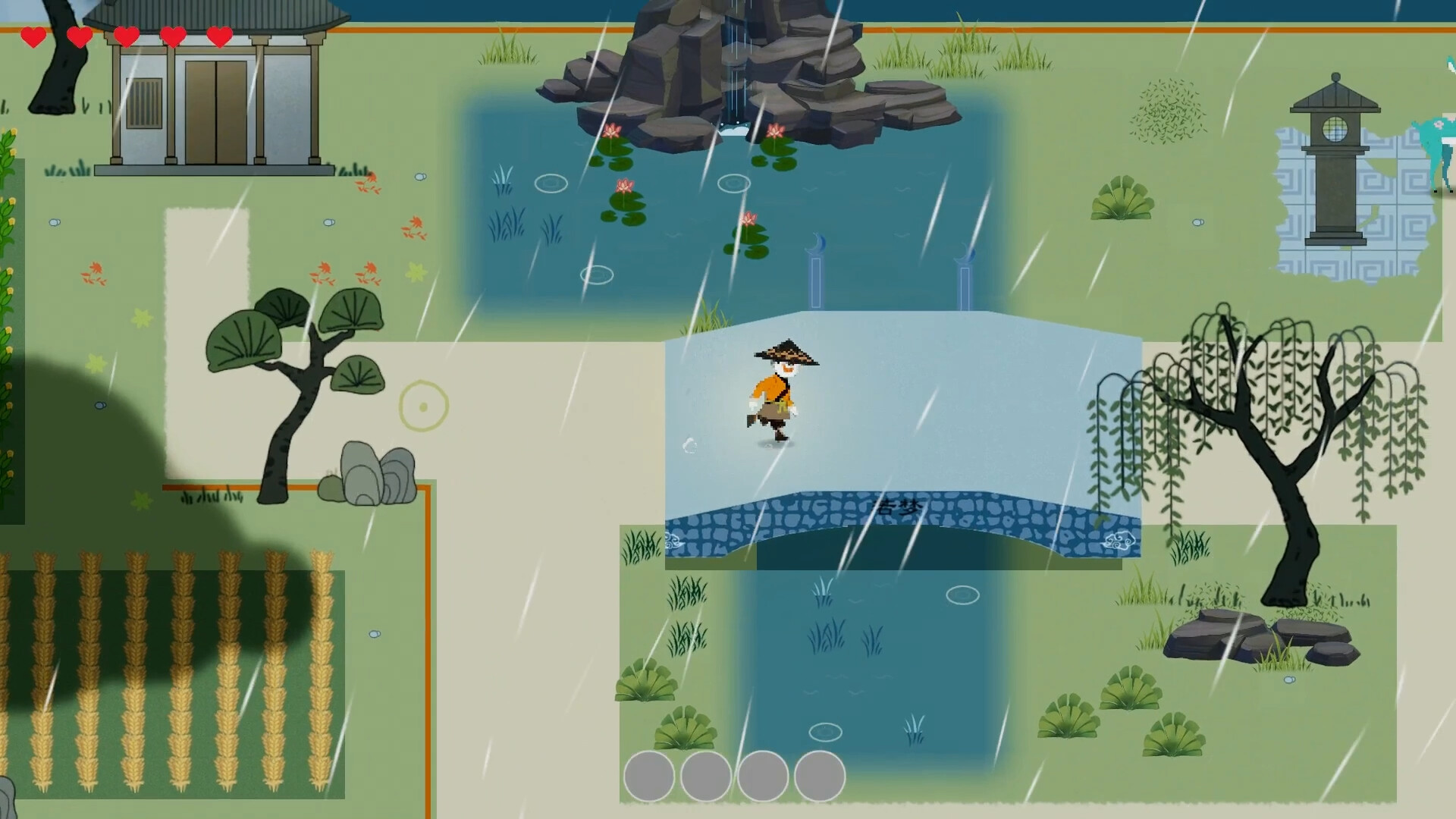Screen dimensions: 1456x819
Task: Click the last heart in the health bar
Action: (x=218, y=35)
